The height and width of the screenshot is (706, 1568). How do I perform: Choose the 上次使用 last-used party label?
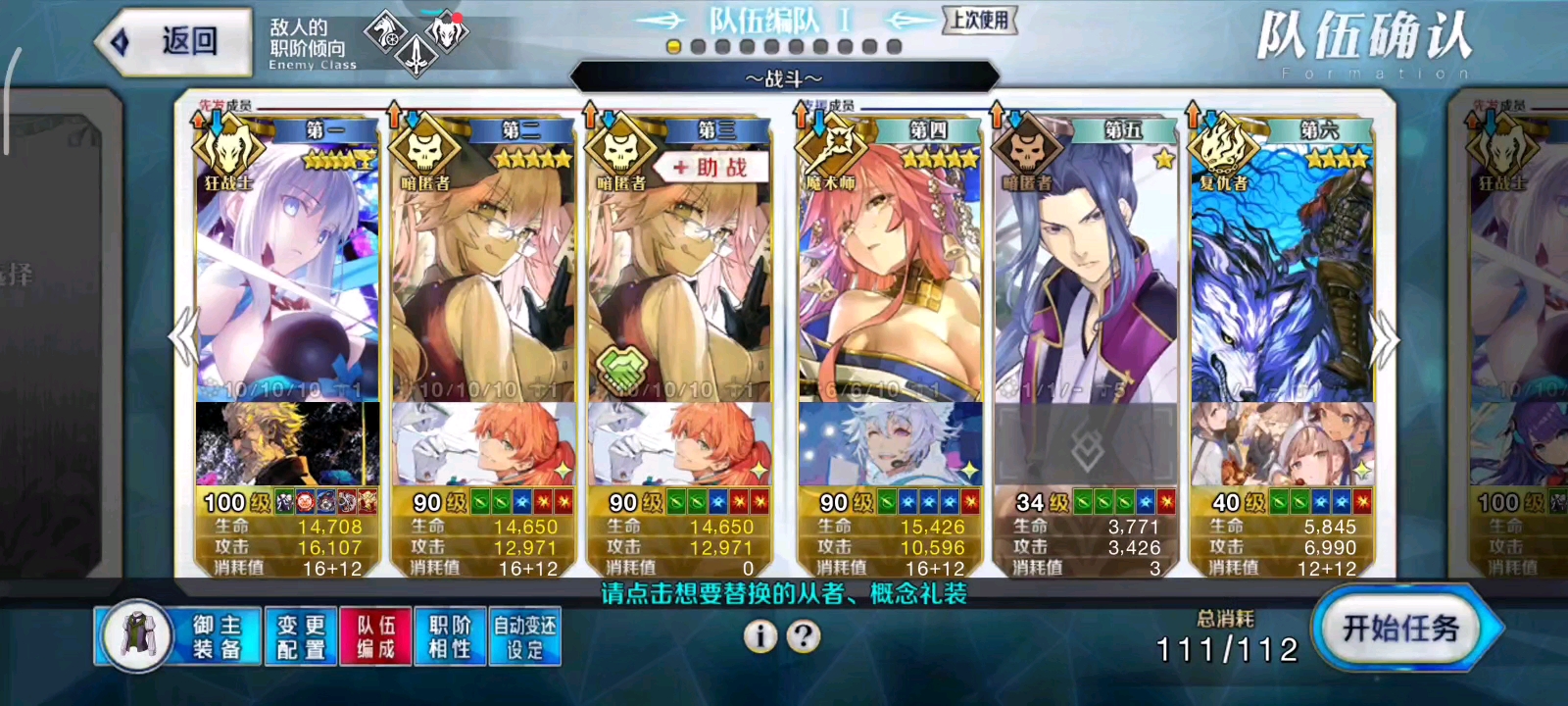979,20
